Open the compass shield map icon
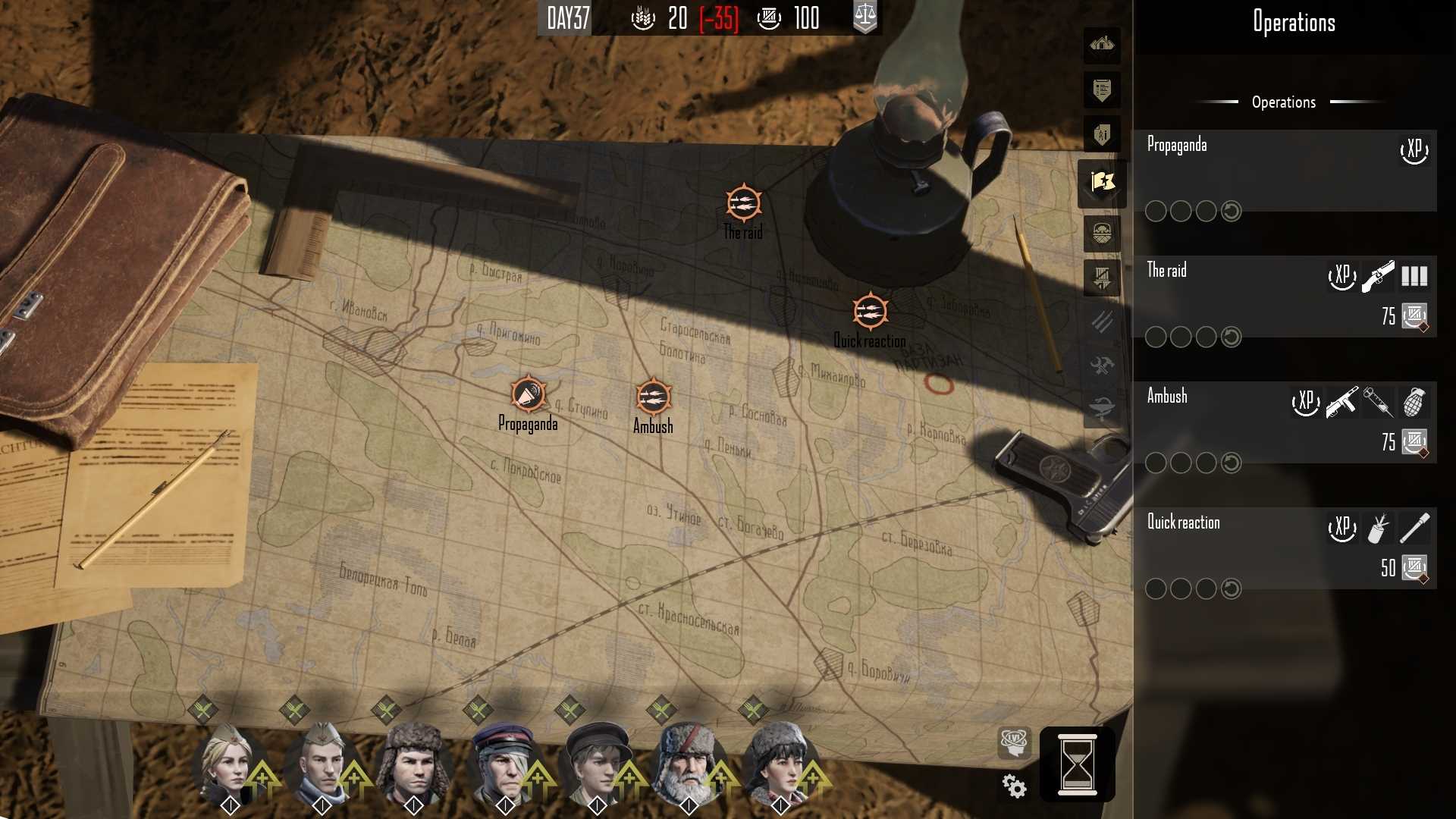The width and height of the screenshot is (1456, 819). [1101, 234]
